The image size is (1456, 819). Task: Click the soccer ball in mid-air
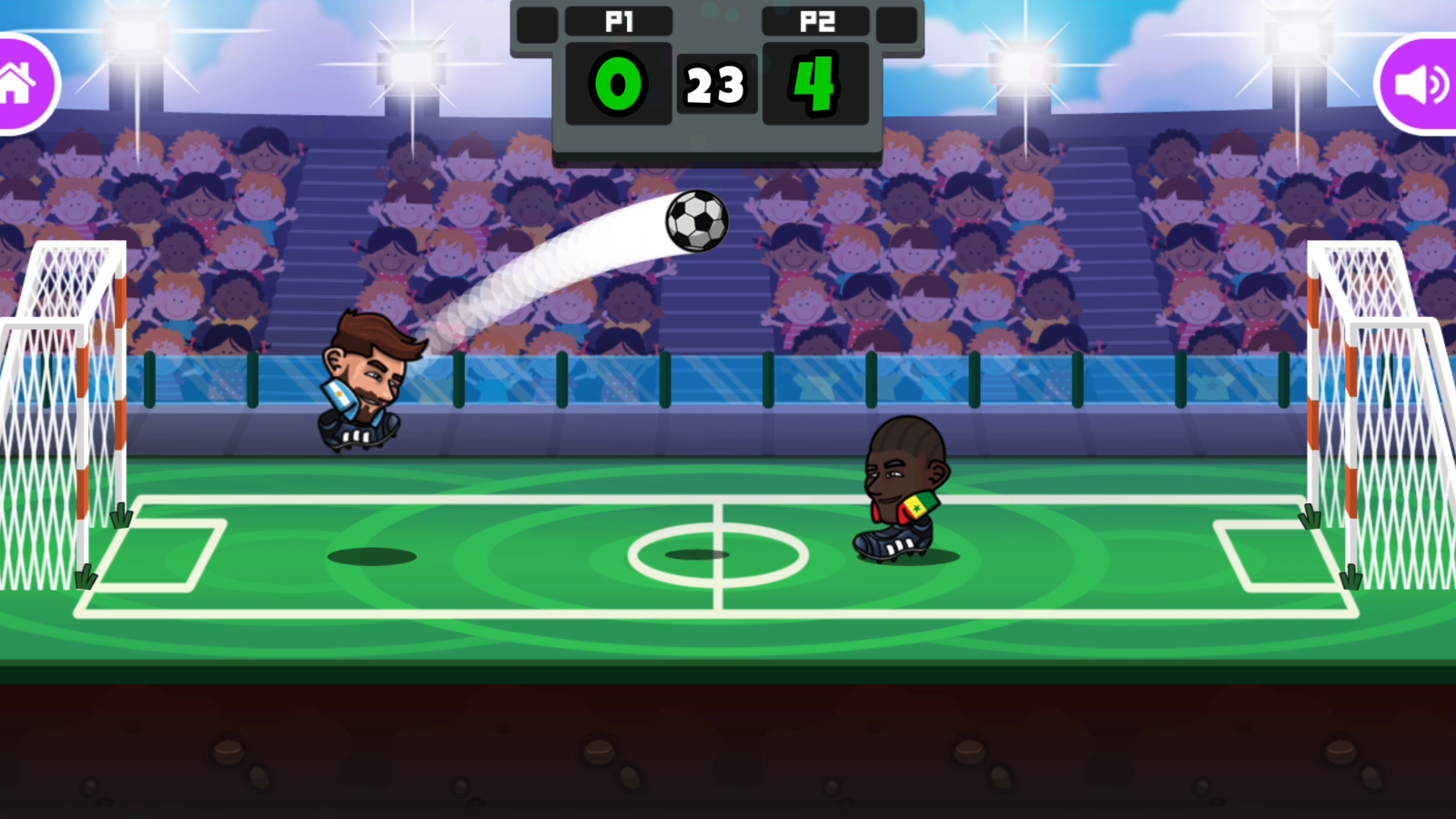tap(698, 220)
